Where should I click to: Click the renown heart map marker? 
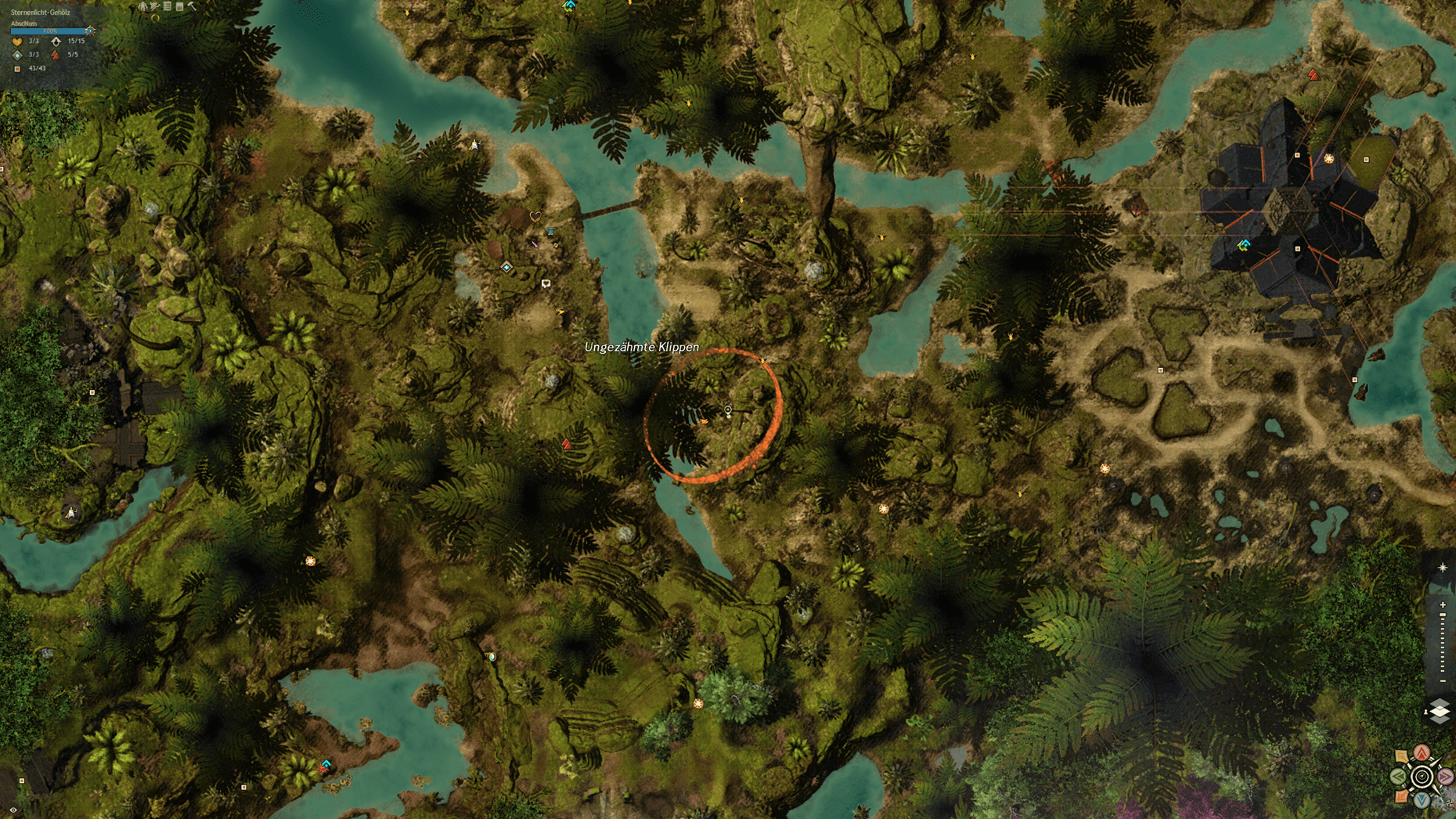(535, 216)
